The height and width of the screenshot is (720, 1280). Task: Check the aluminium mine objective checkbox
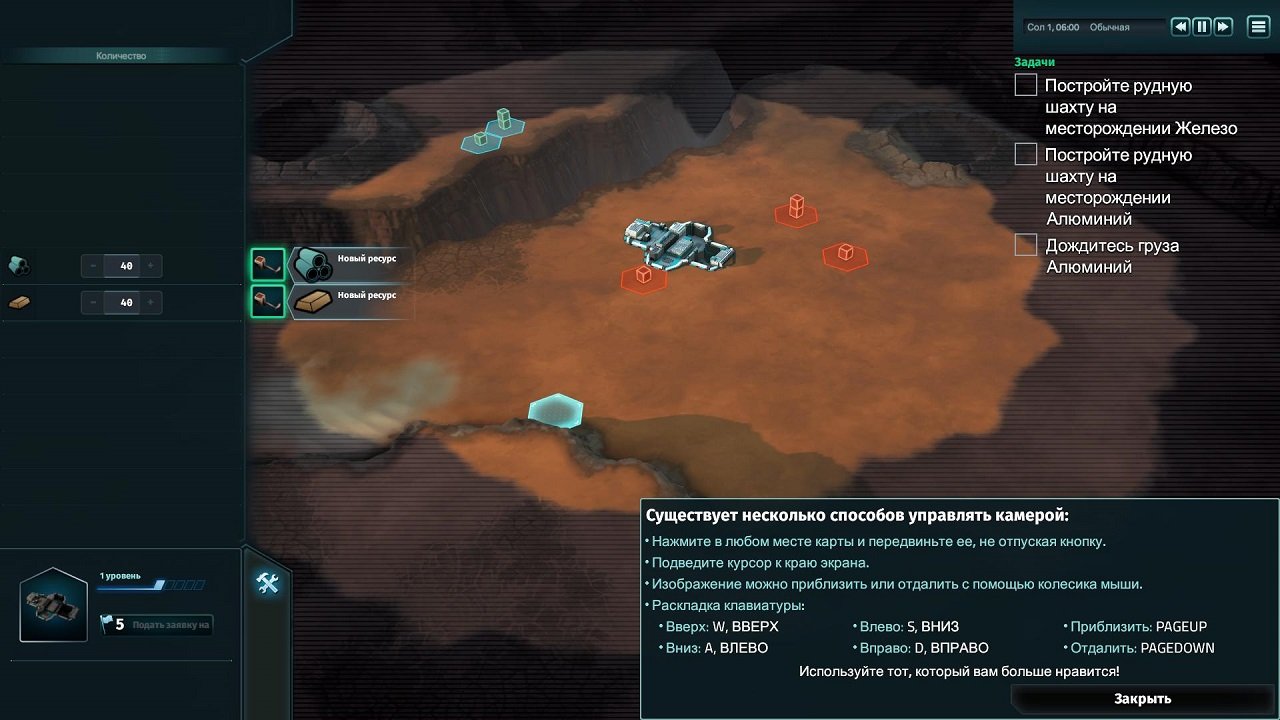pos(1025,154)
